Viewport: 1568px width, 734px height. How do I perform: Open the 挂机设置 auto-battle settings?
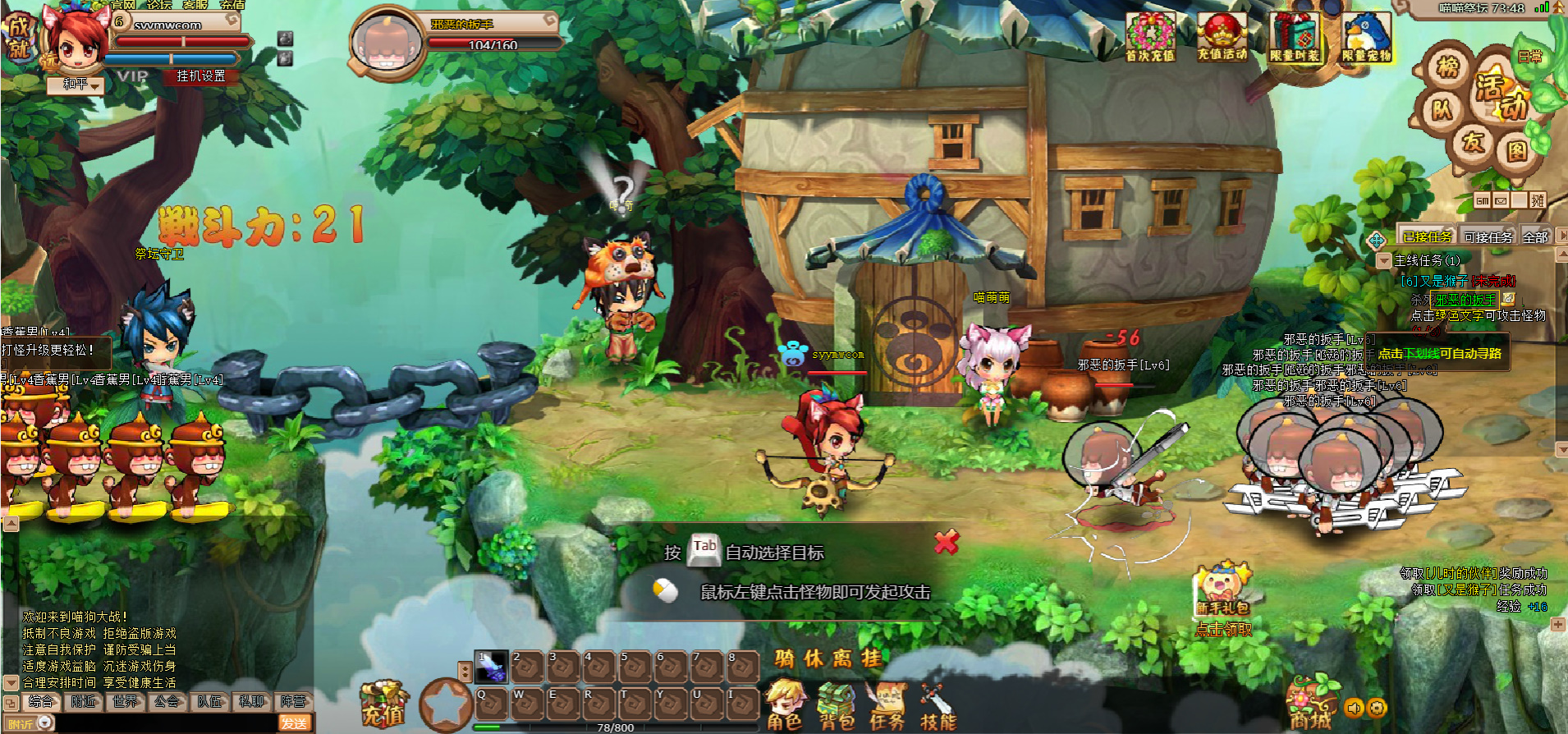click(201, 76)
